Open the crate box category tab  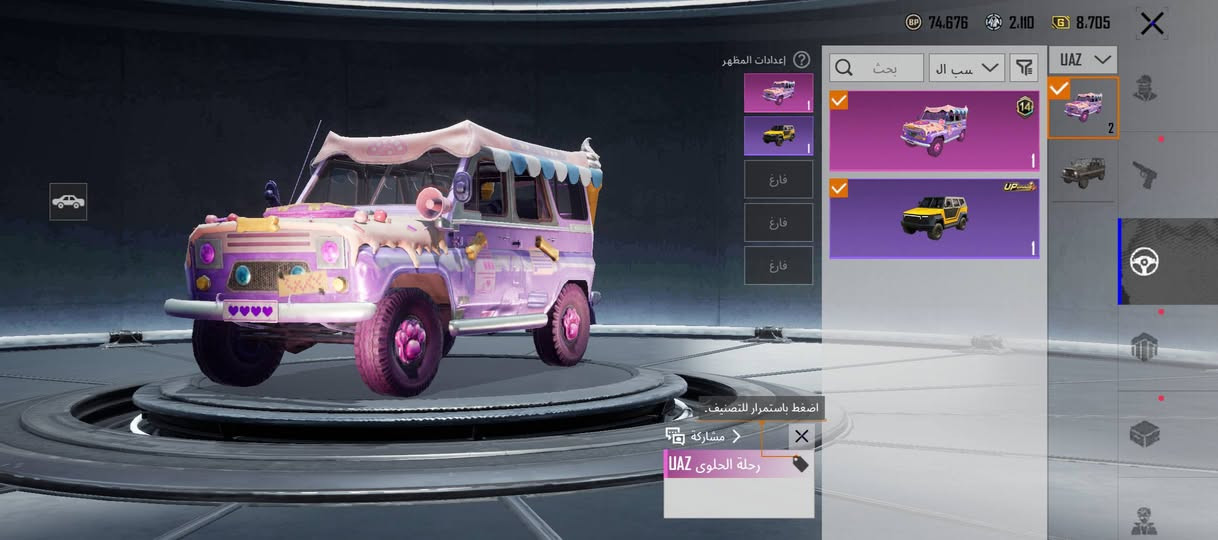coord(1144,434)
